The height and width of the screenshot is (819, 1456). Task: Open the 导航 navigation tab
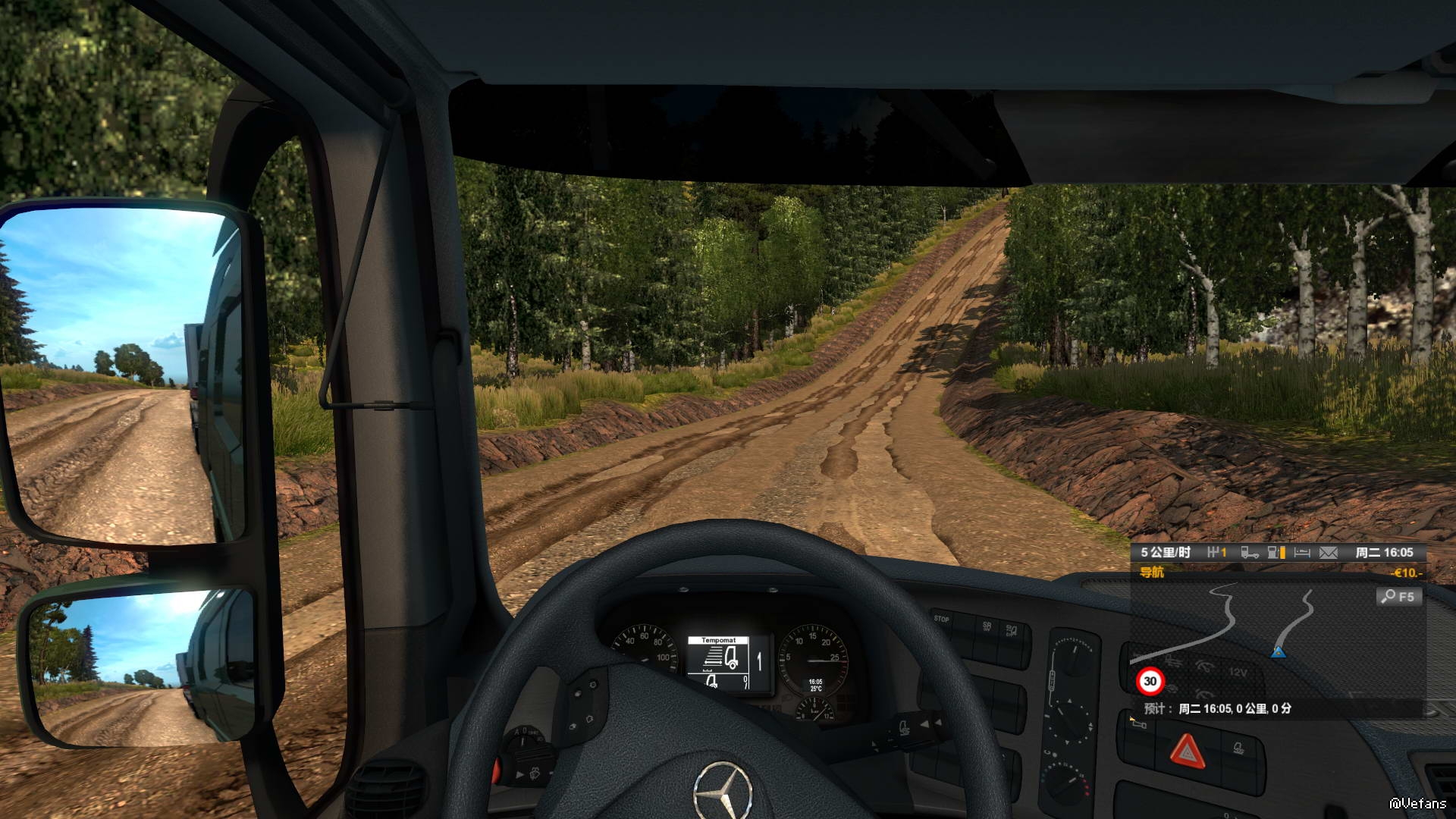tap(1152, 573)
